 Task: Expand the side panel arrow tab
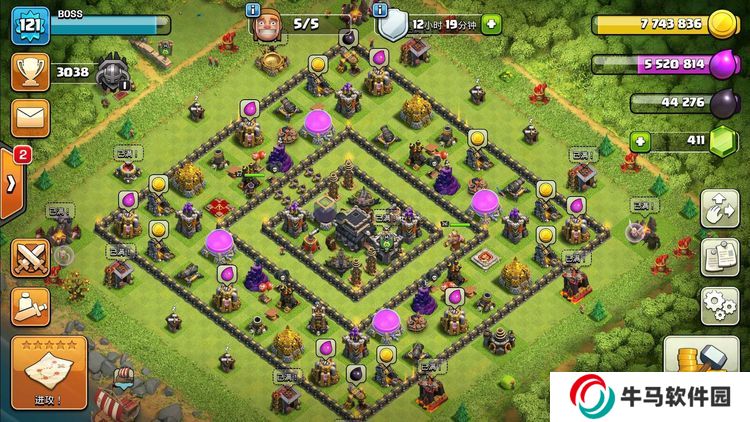click(x=12, y=183)
